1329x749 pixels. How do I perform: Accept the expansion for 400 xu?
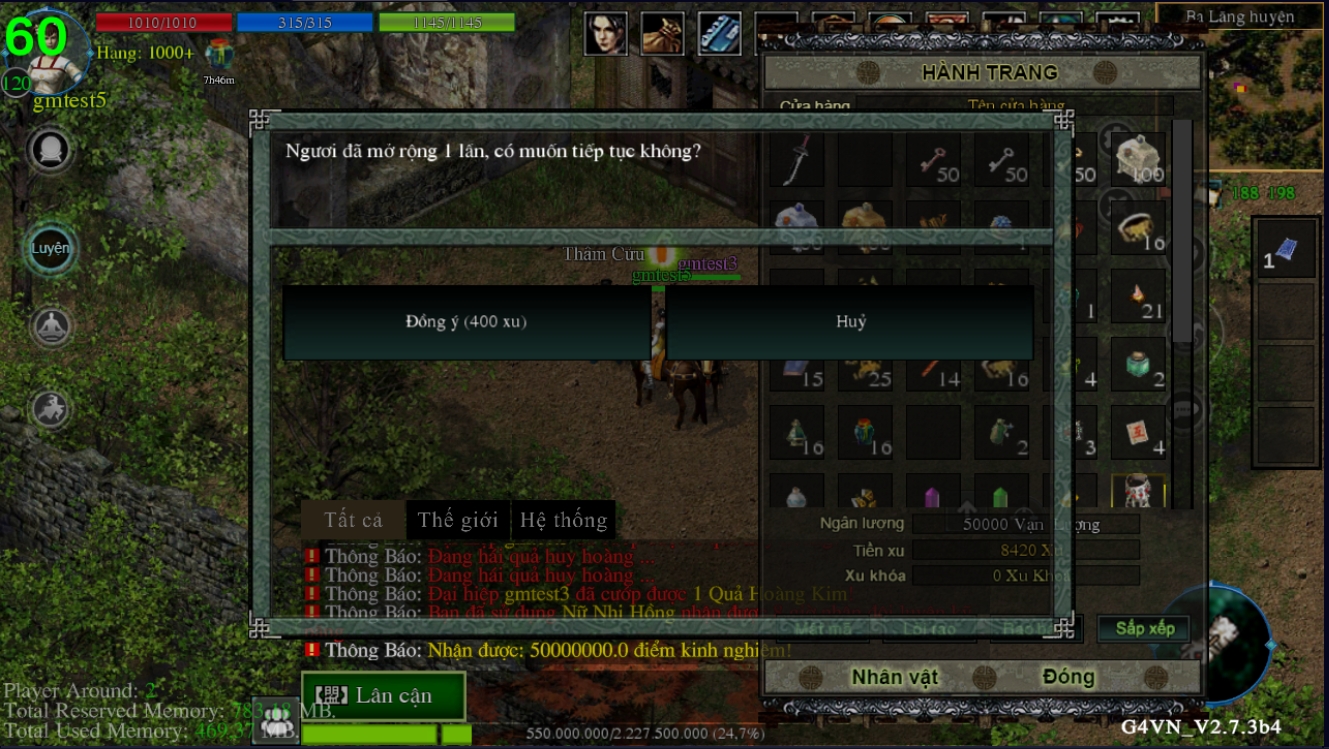click(466, 322)
